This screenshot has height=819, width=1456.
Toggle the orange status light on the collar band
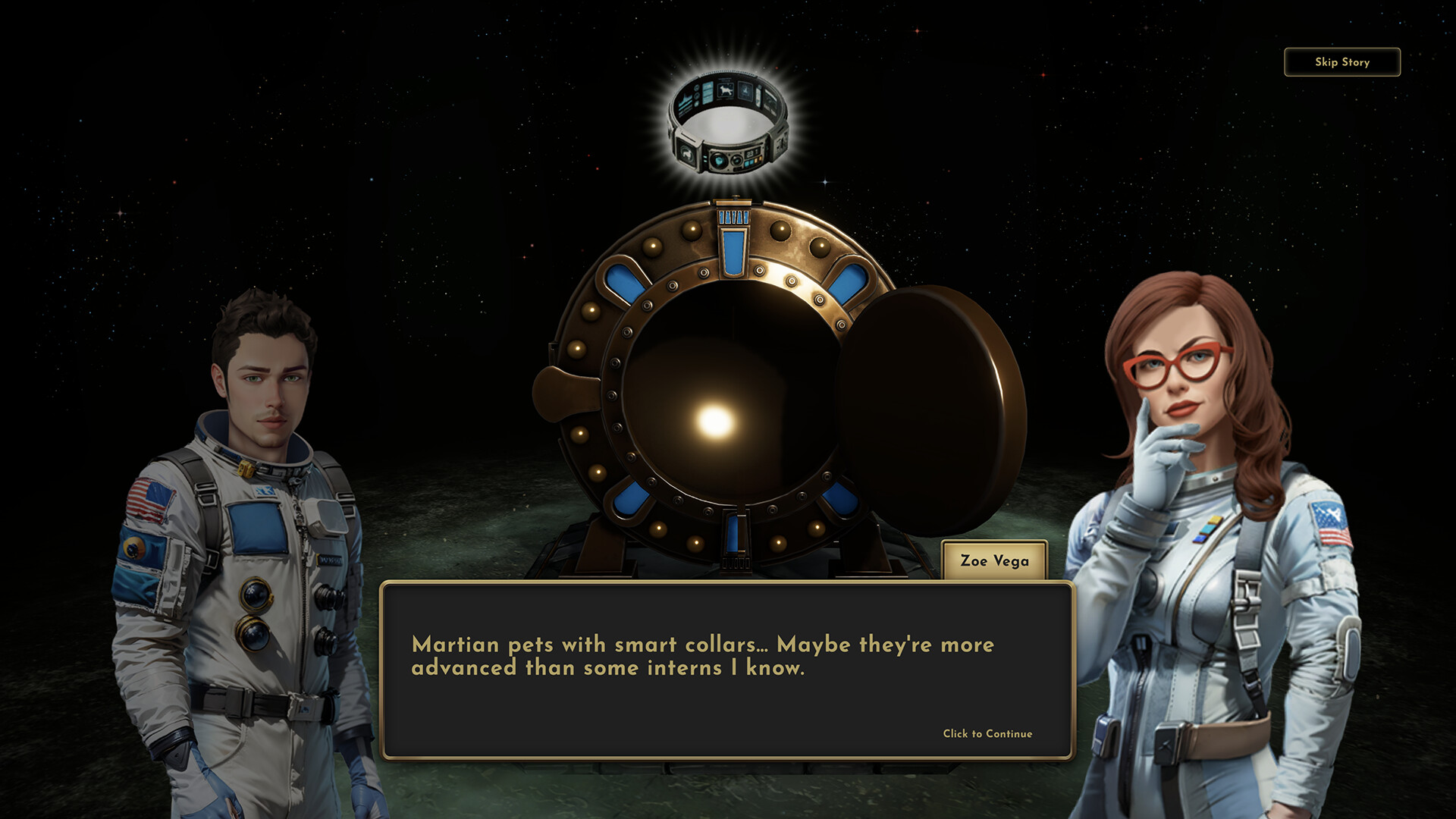759,160
